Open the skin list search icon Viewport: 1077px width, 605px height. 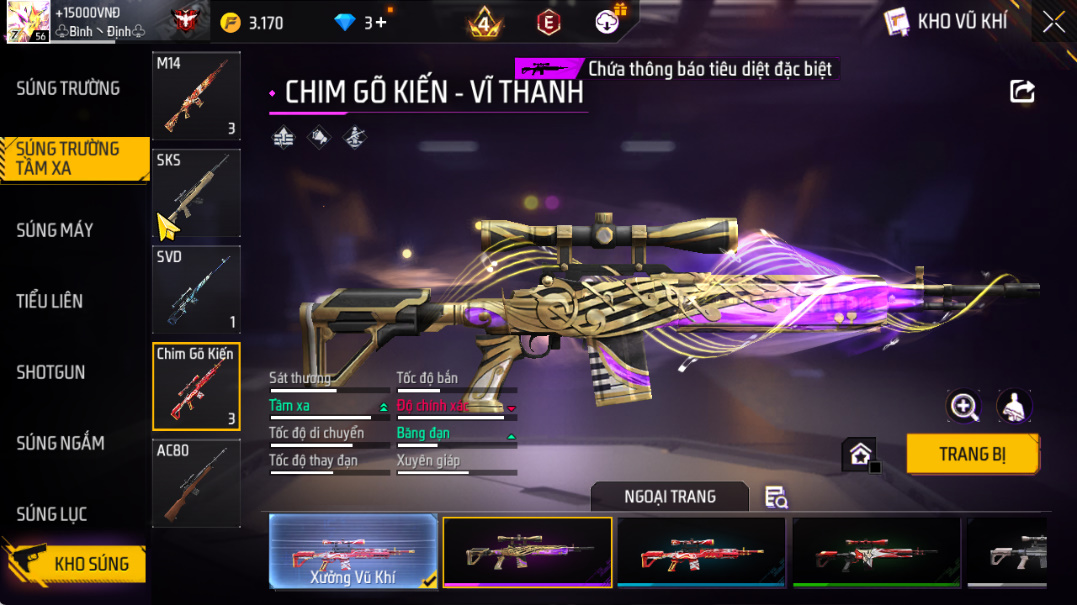tap(775, 497)
